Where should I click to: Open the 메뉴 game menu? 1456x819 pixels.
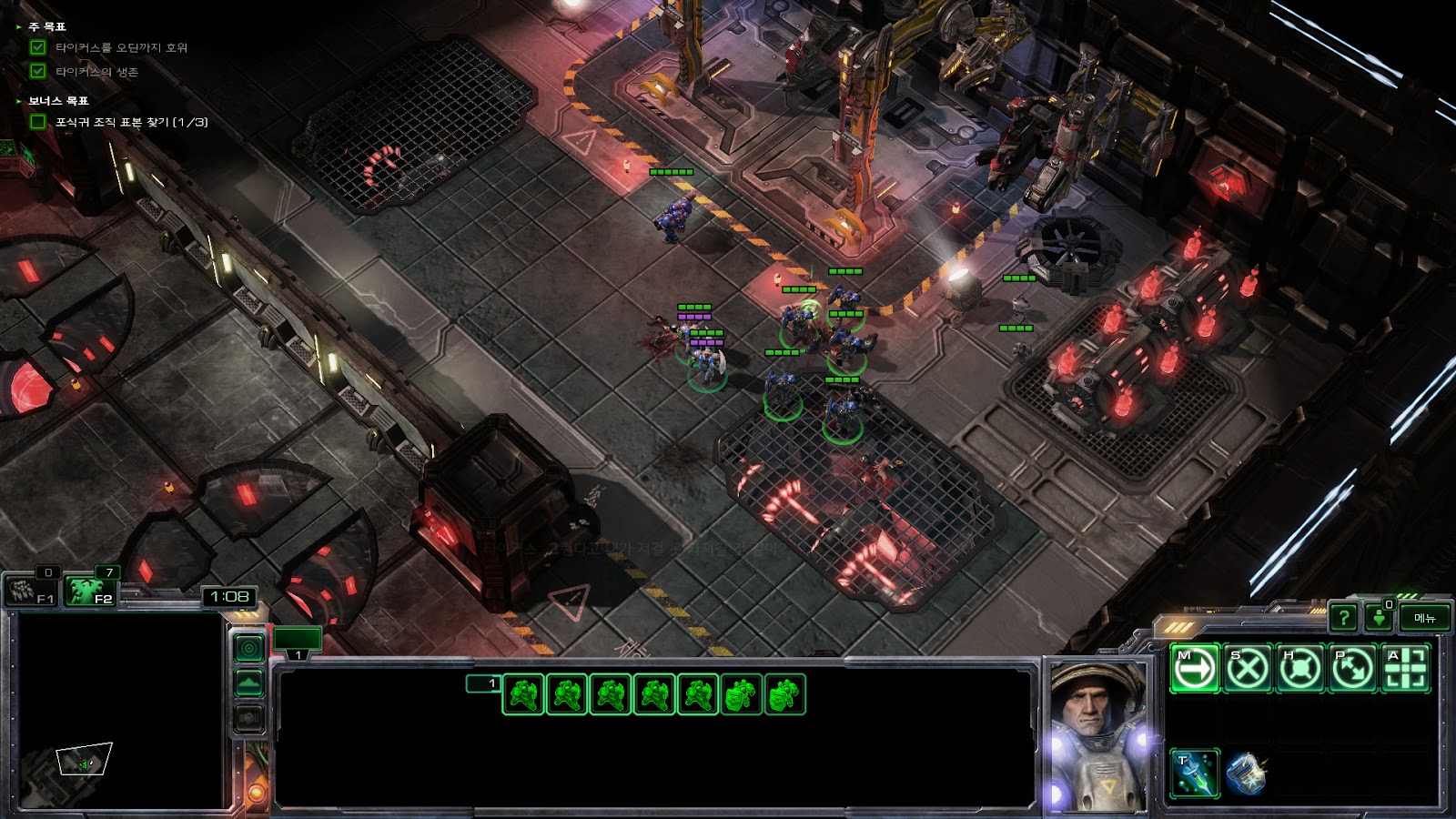[1425, 618]
